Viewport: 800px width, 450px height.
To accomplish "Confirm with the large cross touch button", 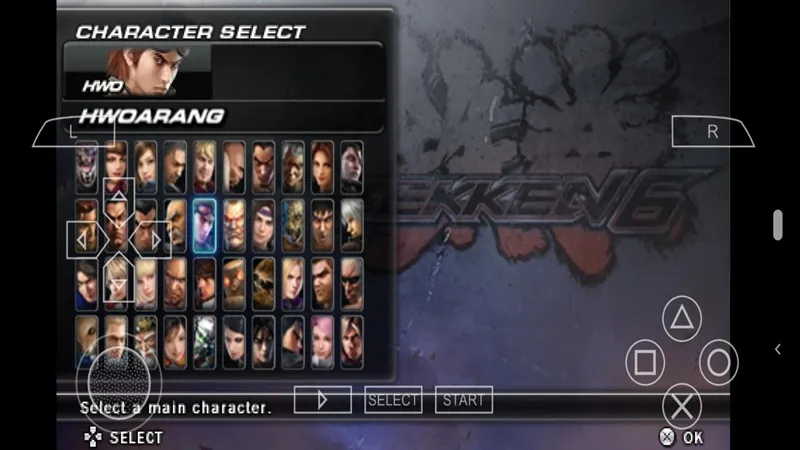I will click(682, 405).
